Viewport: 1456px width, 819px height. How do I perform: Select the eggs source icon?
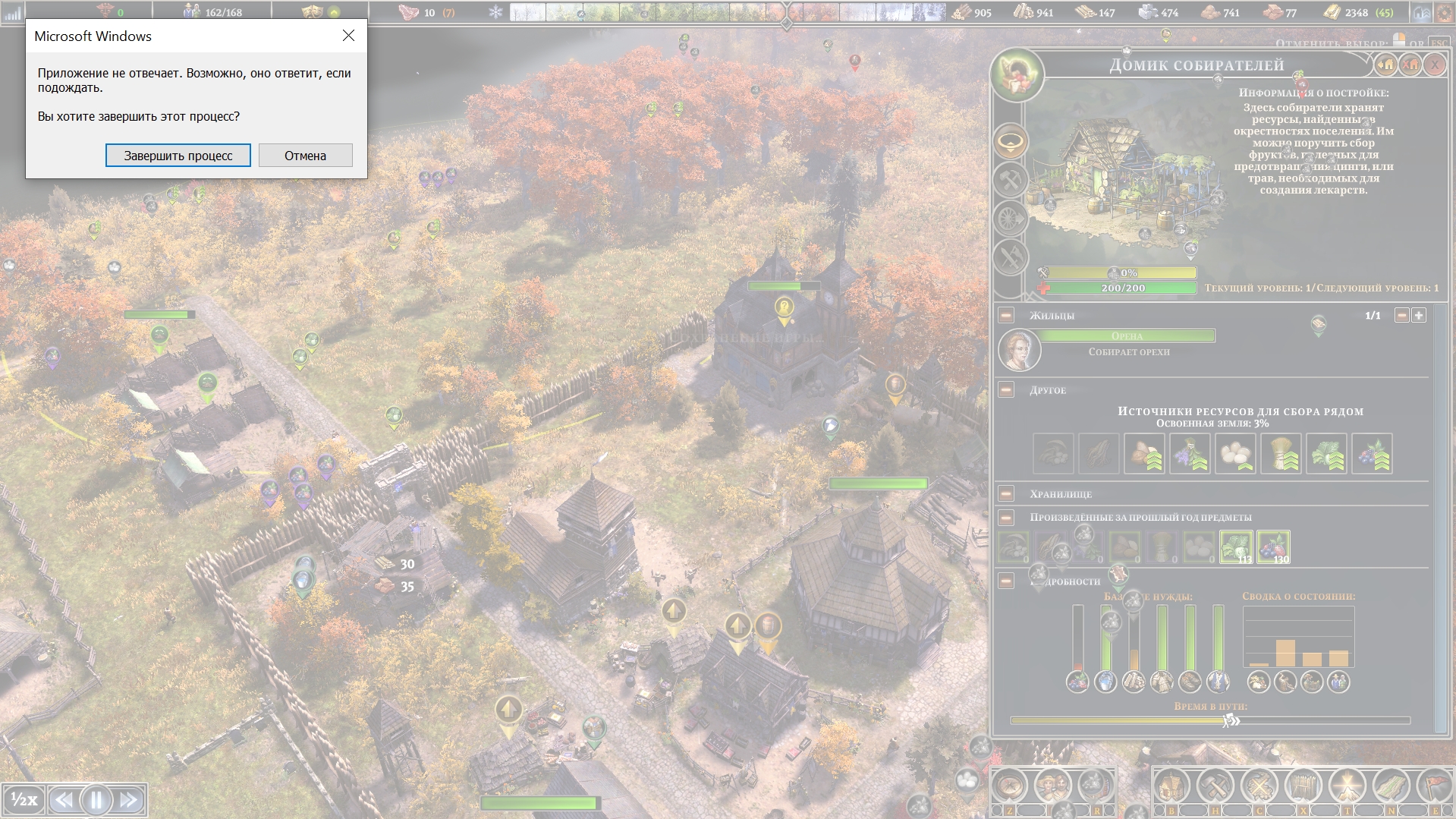pyautogui.click(x=1235, y=454)
